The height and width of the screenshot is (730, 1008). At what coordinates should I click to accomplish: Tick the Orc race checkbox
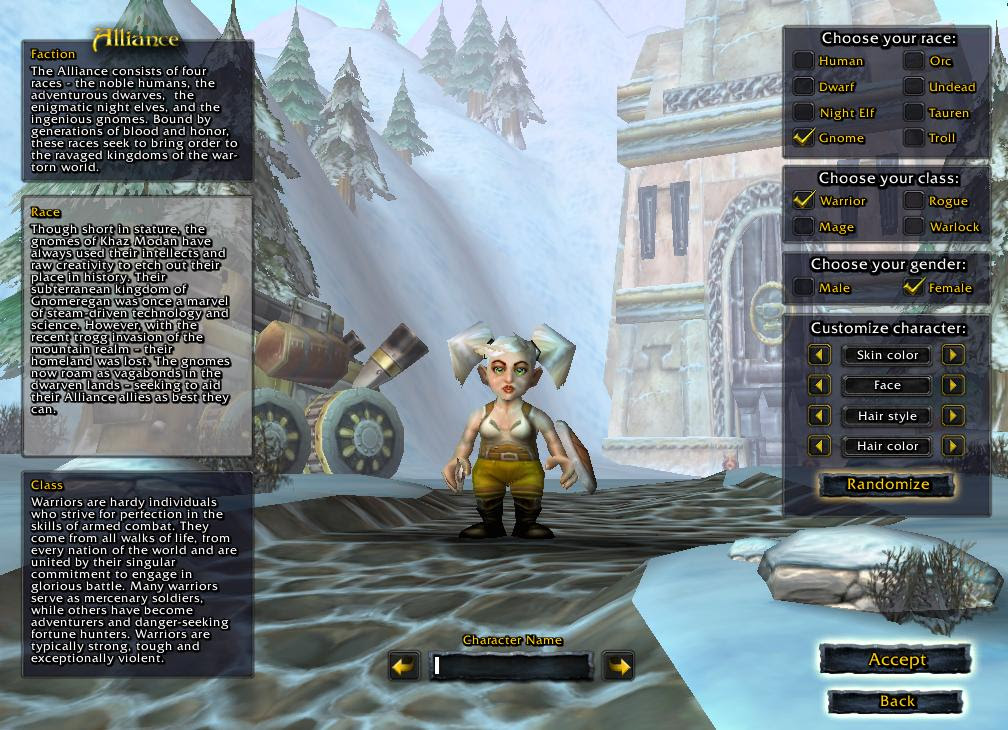(914, 61)
